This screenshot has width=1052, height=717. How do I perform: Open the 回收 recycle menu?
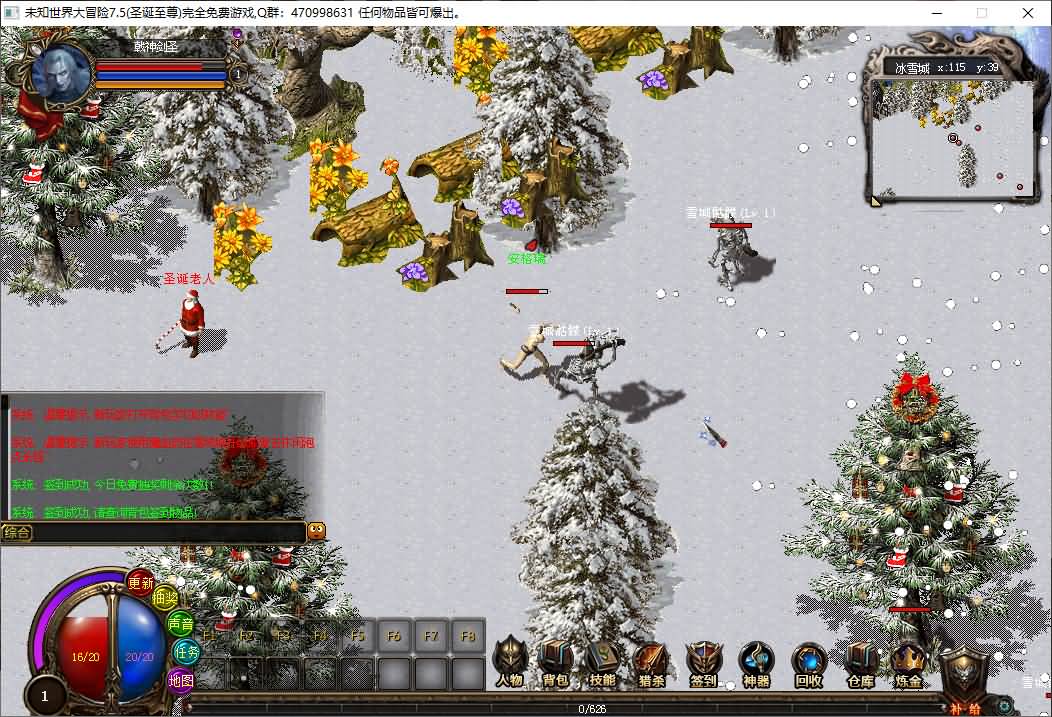808,662
